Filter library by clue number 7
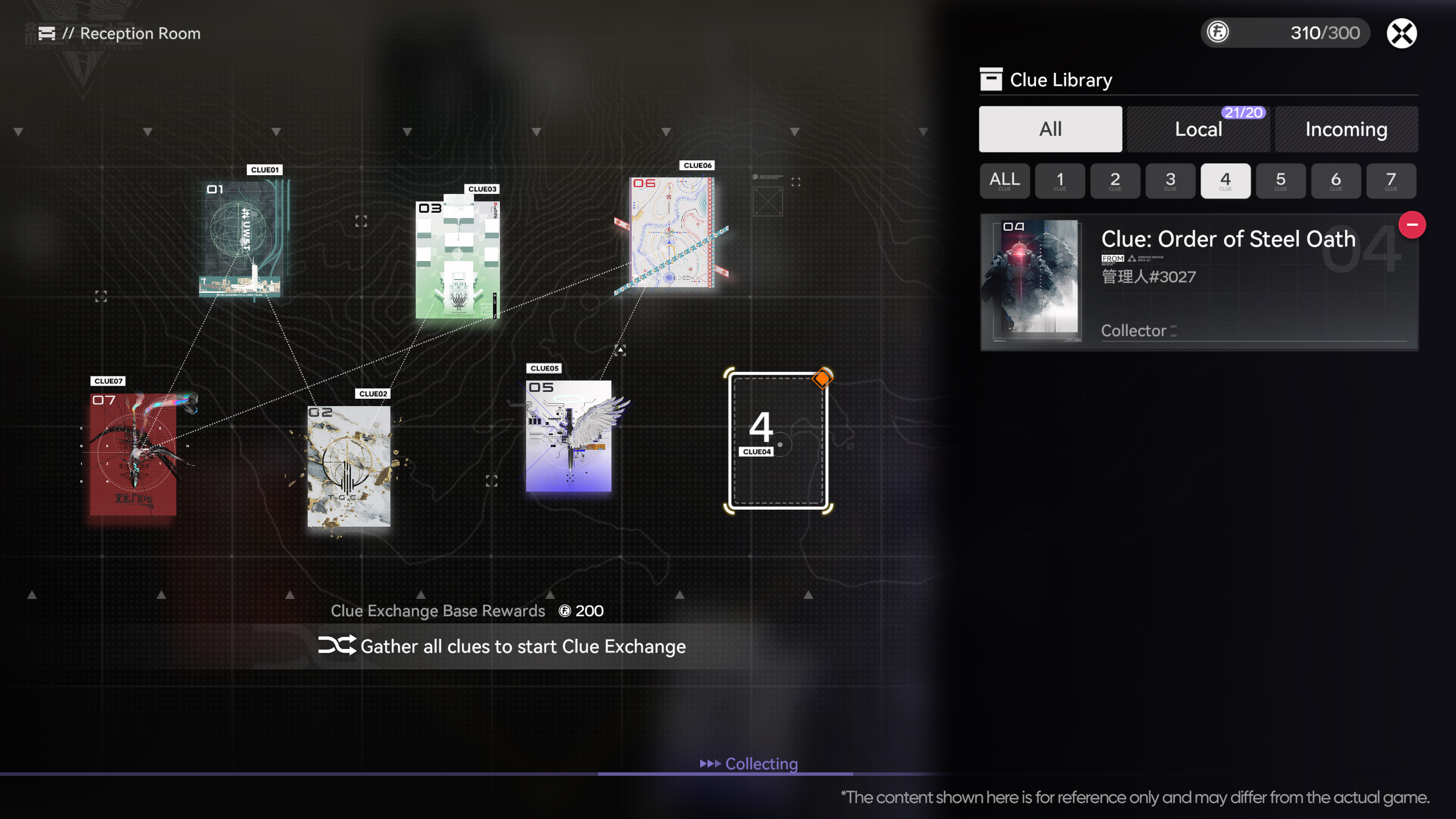Viewport: 1456px width, 819px height. 1391,181
